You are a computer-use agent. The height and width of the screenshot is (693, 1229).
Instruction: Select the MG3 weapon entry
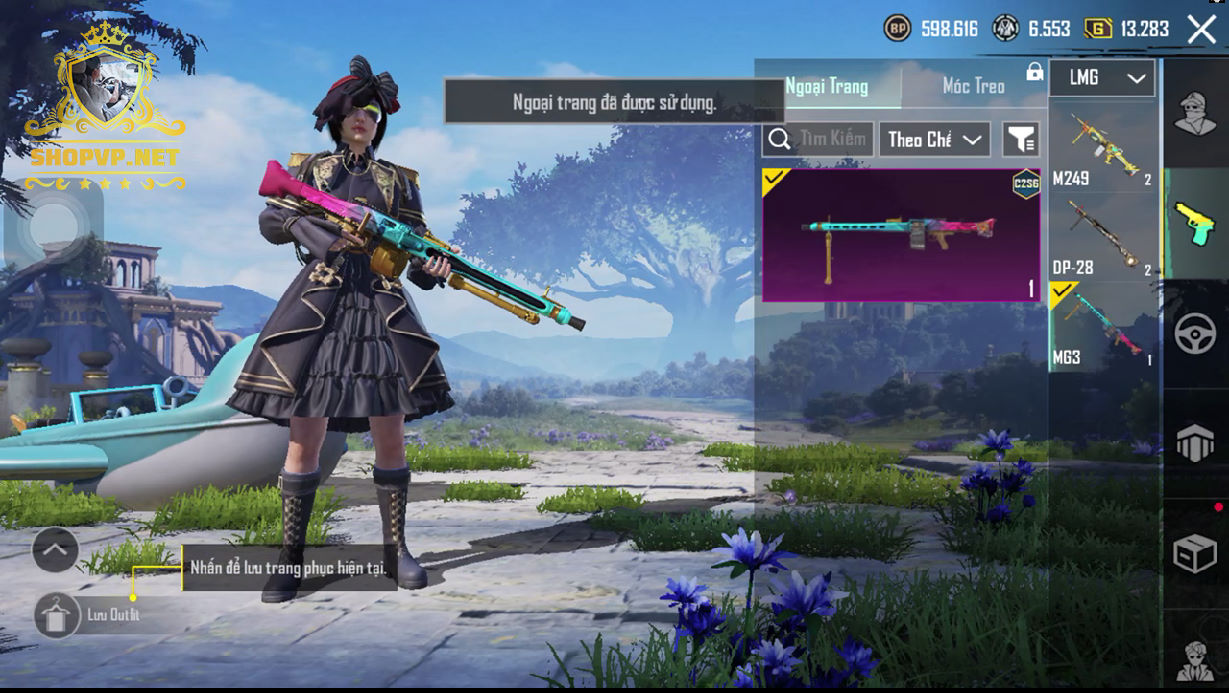point(1103,326)
